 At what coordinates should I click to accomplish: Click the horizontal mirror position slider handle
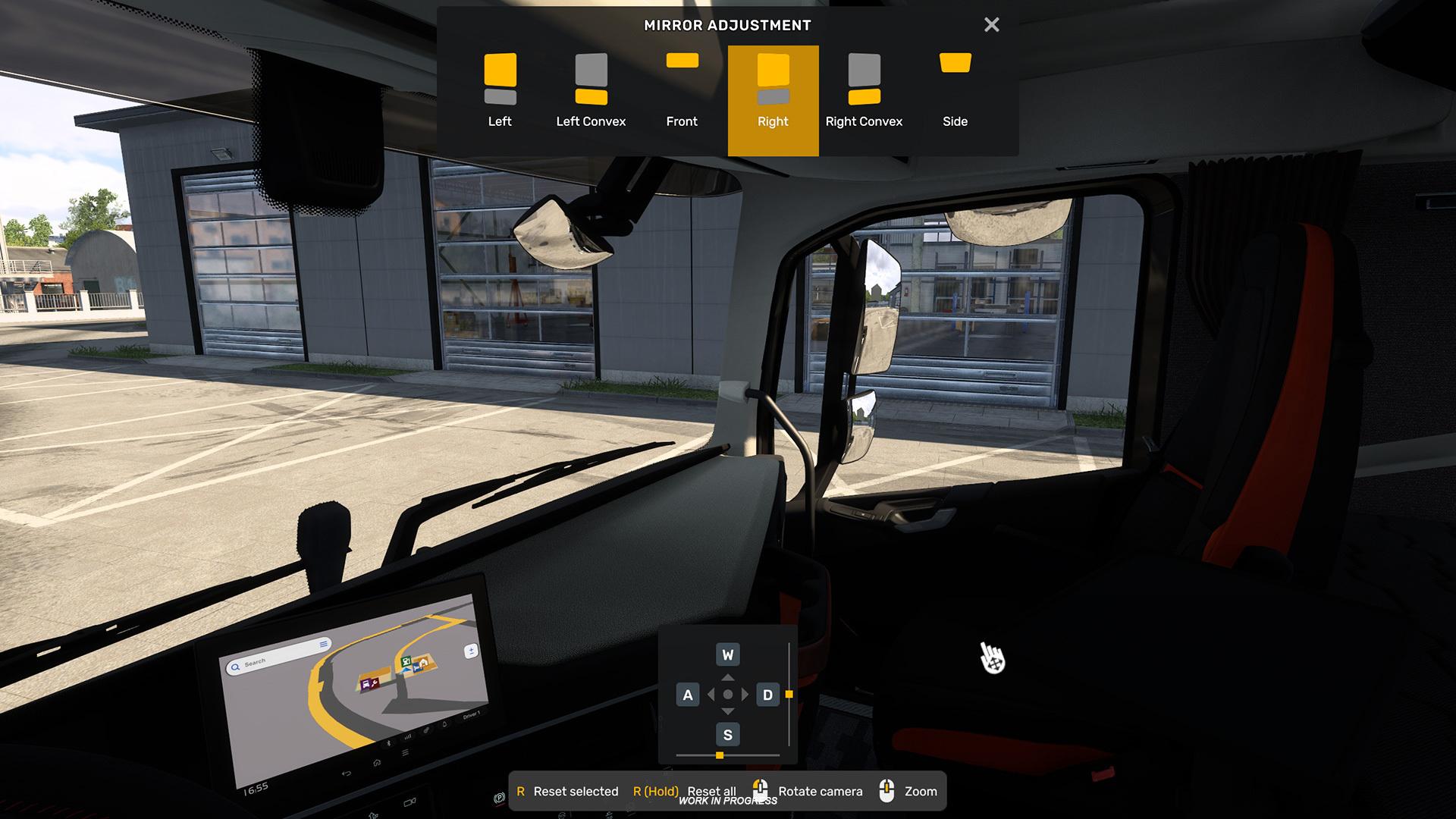coord(720,755)
